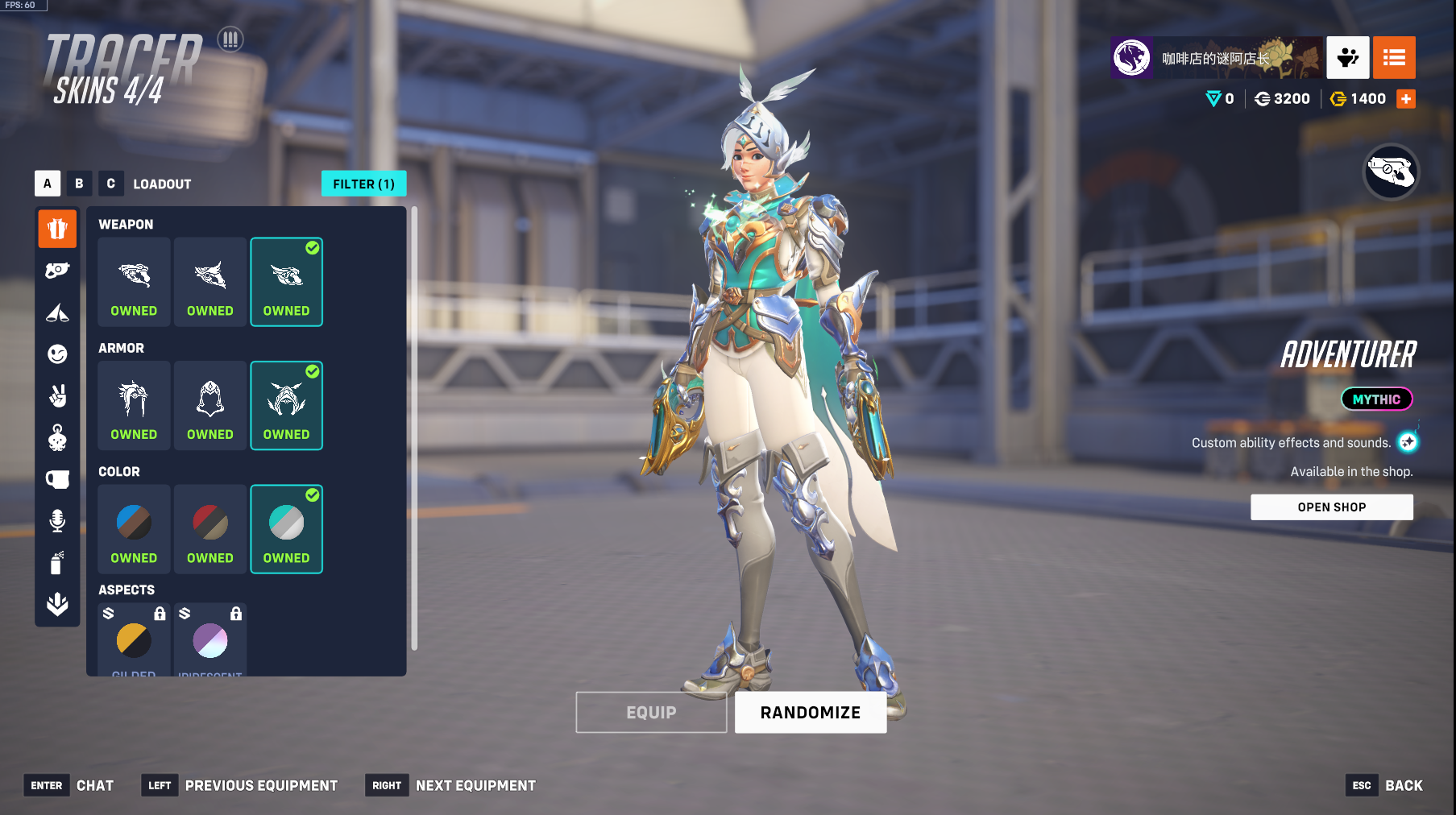Screen dimensions: 1456x815
Task: Select the locked Iridescent aspect
Action: click(210, 640)
